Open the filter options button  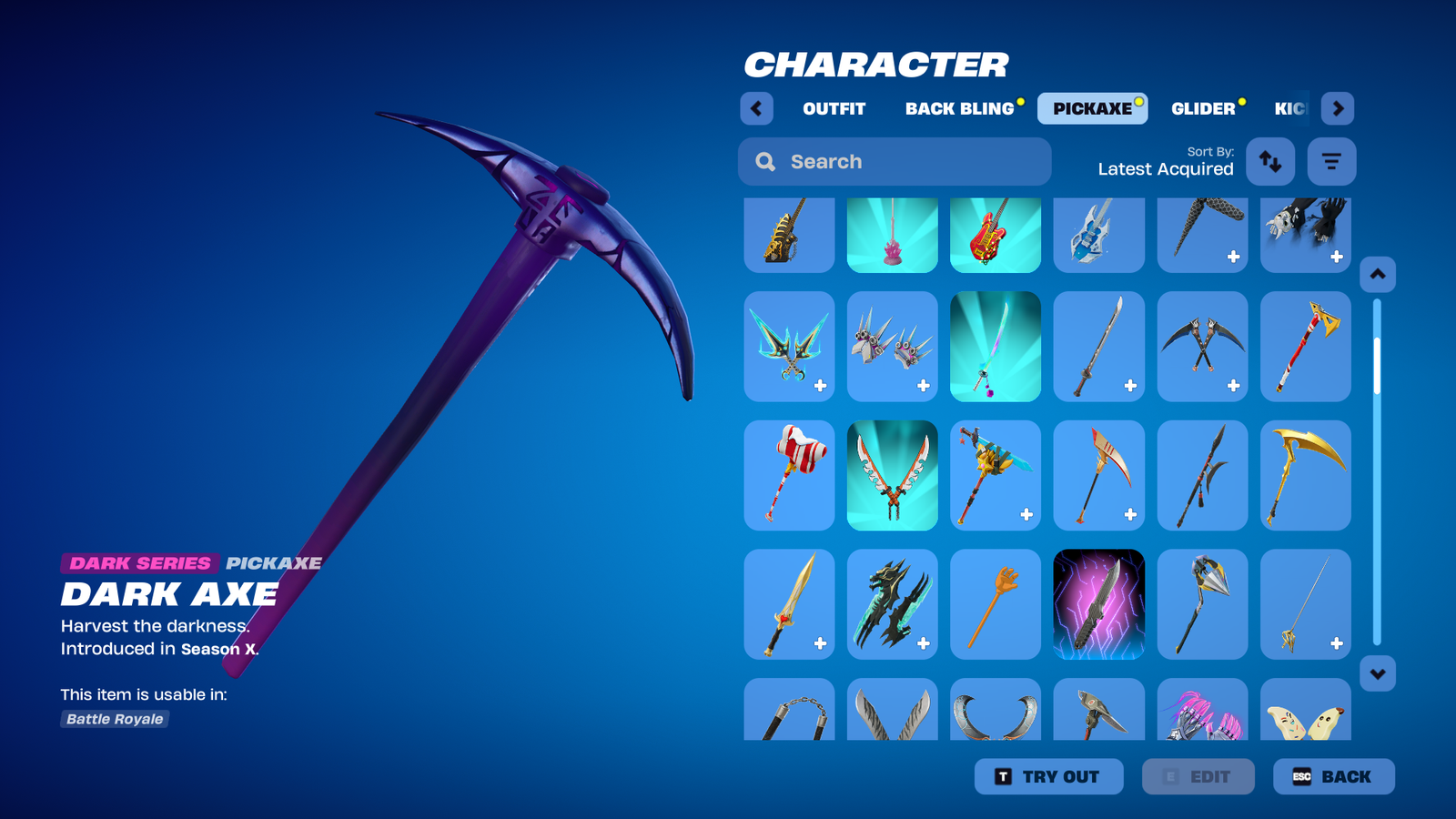[1331, 162]
